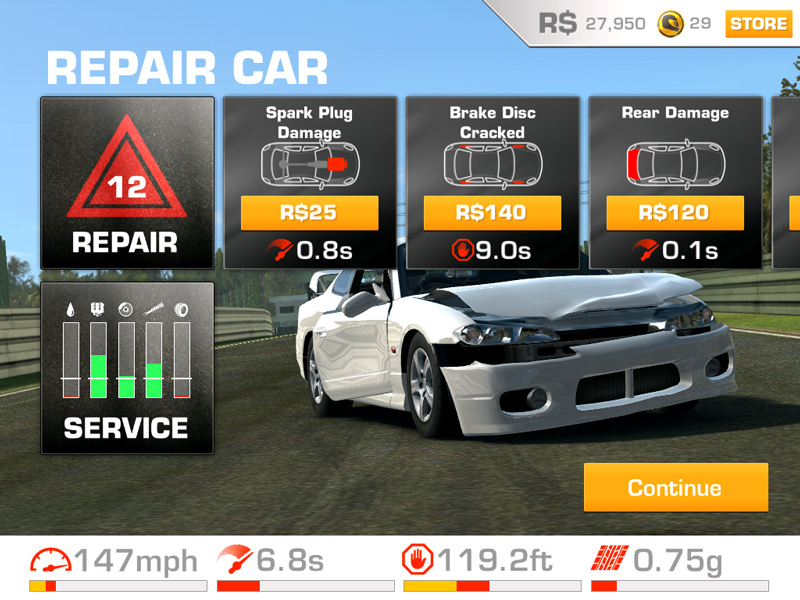Tap the gold coin currency icon

[669, 23]
